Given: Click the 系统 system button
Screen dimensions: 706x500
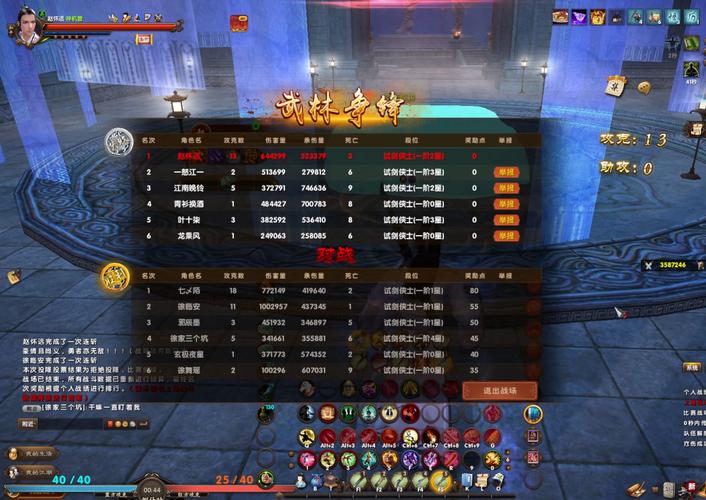Looking at the screenshot, I should [691, 367].
